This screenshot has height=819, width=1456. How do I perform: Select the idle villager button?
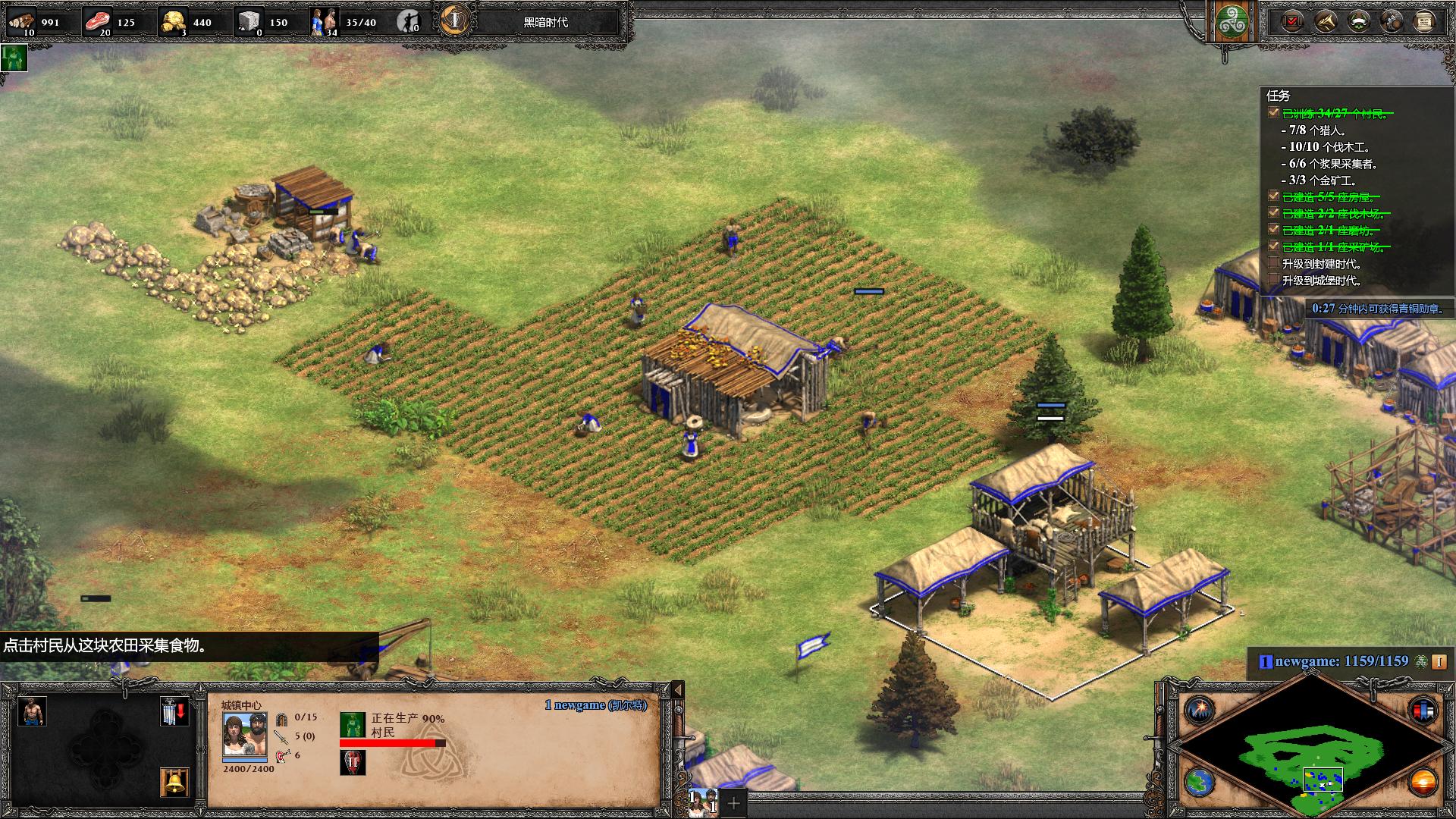[409, 22]
